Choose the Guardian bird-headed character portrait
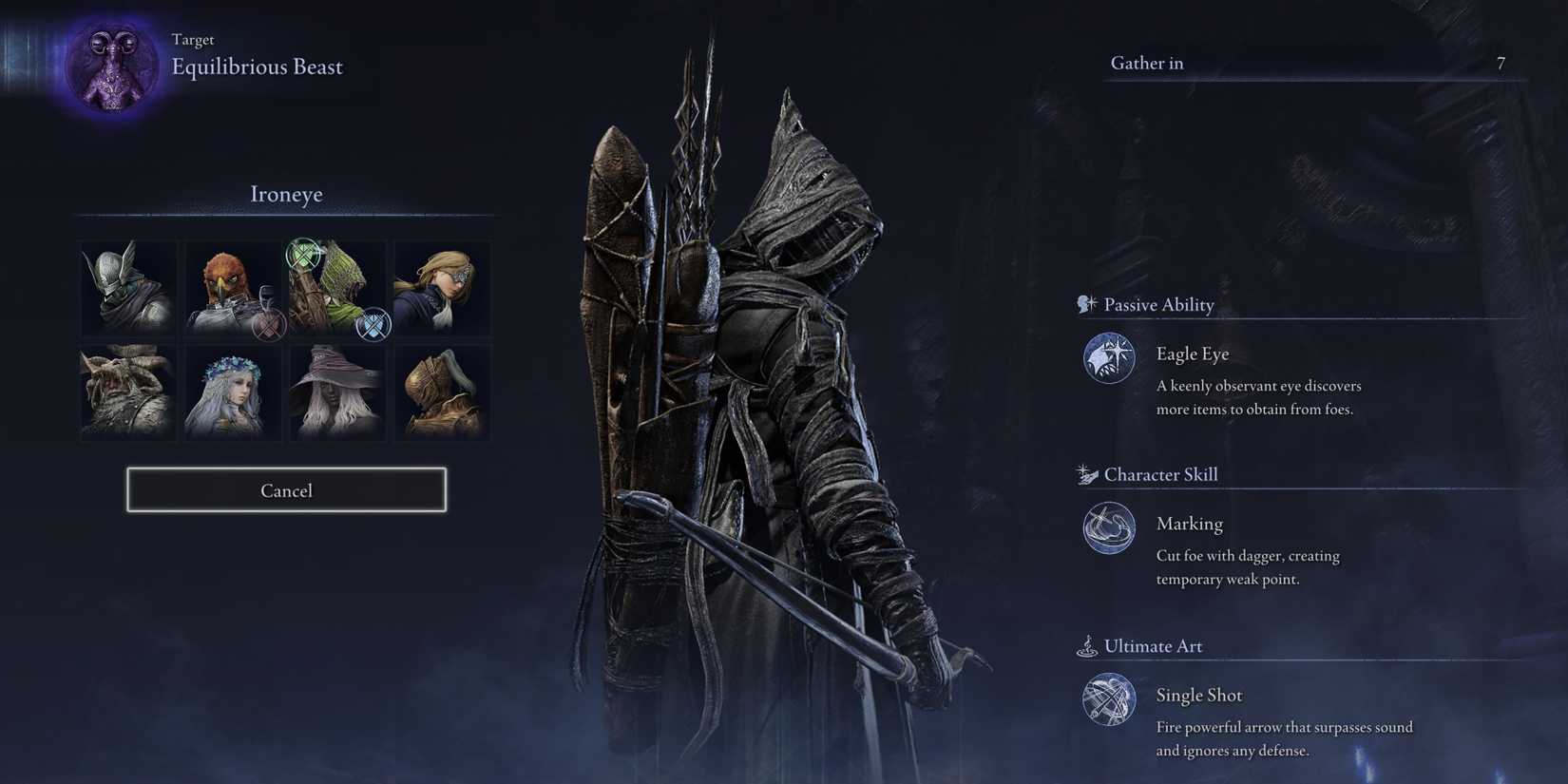Screen dimensions: 1568x784 233,288
